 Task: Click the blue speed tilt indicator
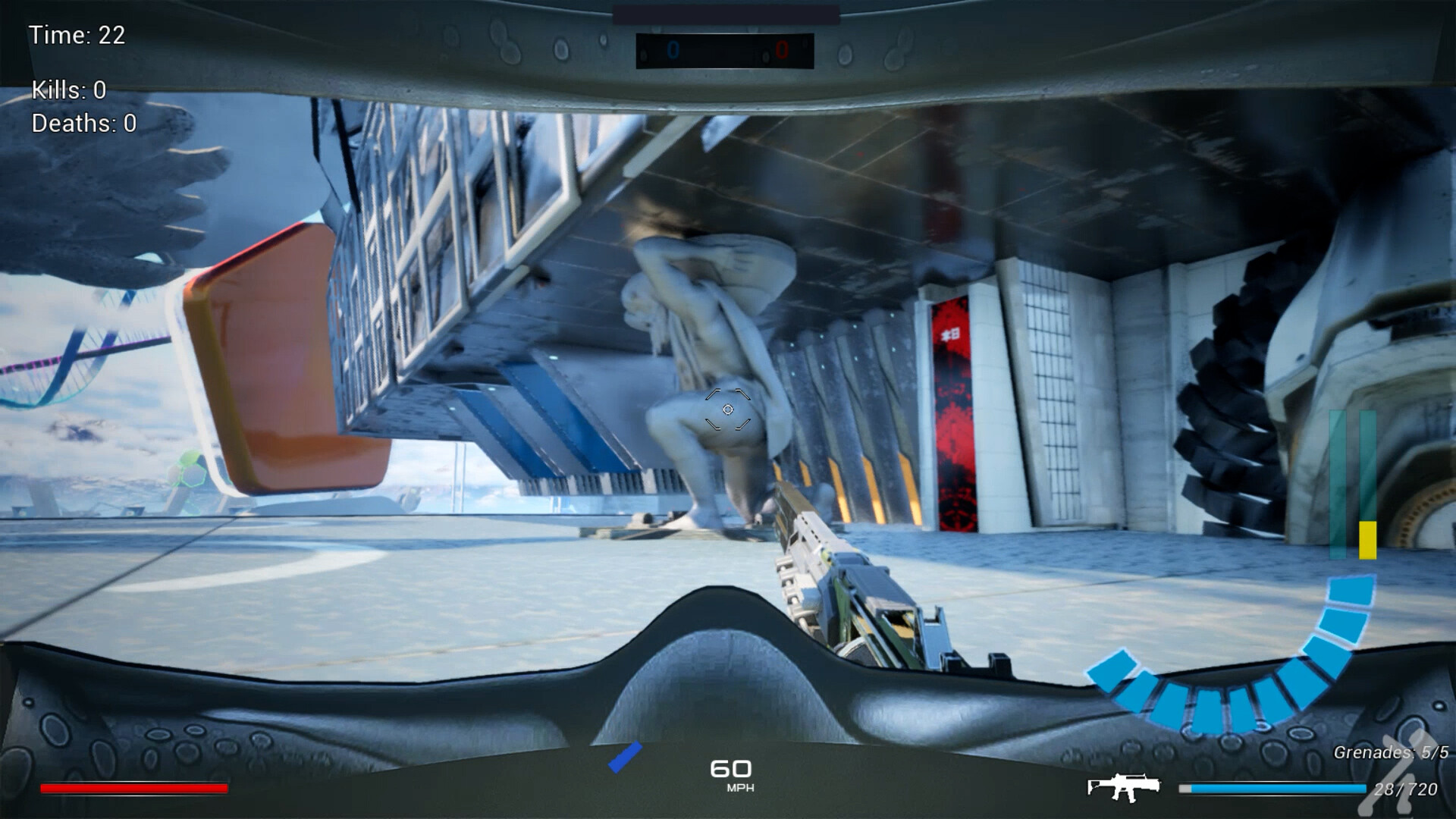click(x=623, y=756)
